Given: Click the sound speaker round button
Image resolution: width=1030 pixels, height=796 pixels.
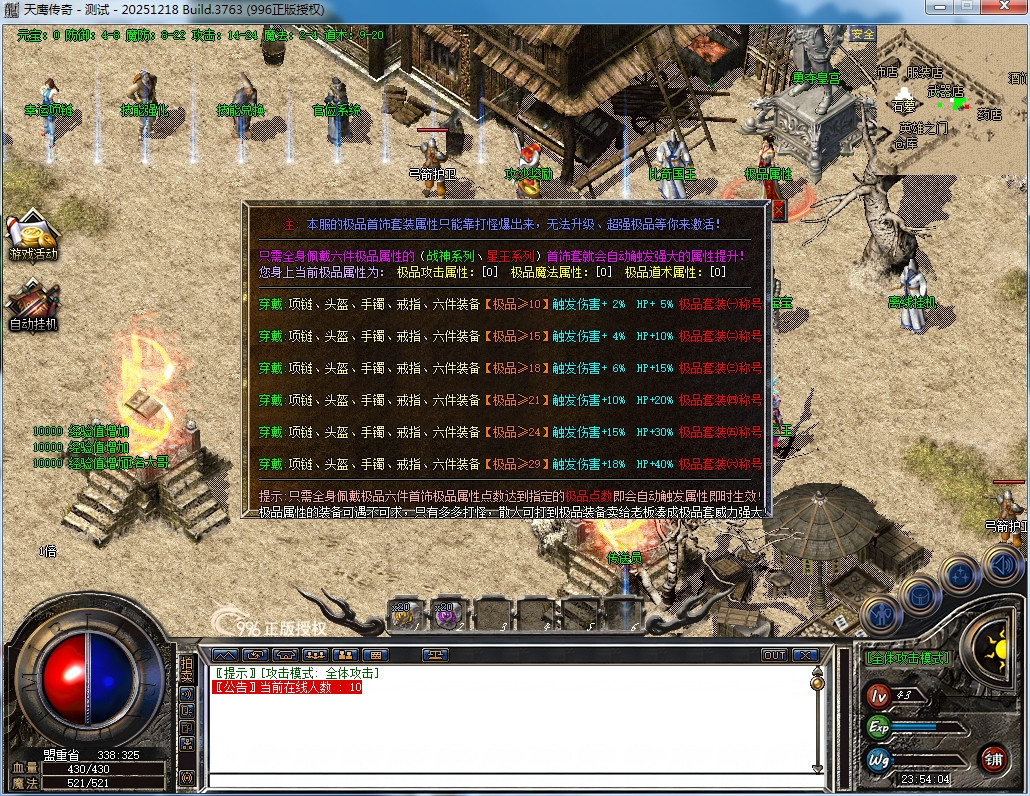Looking at the screenshot, I should point(1003,565).
